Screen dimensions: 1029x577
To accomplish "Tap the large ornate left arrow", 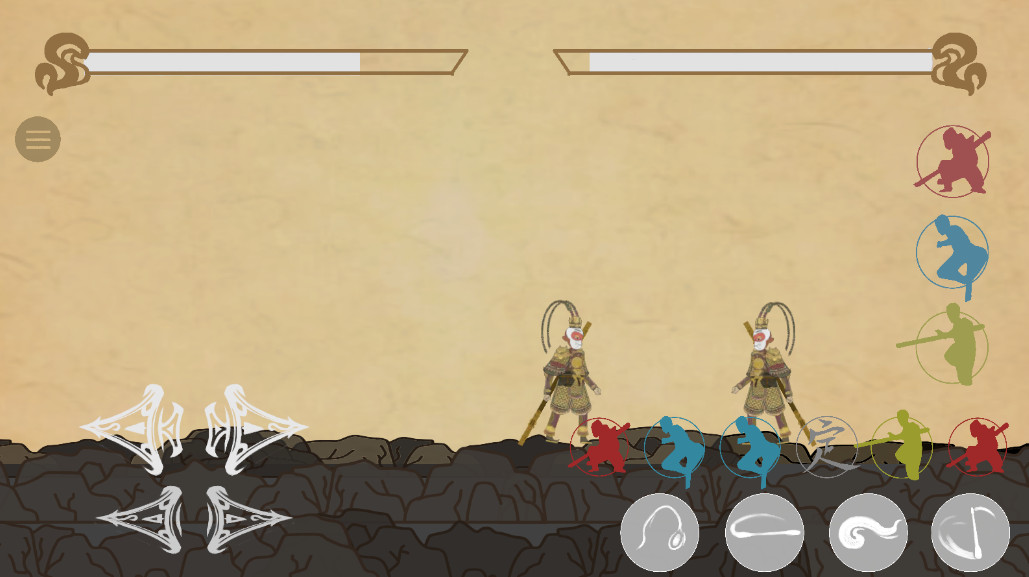I will pyautogui.click(x=133, y=428).
